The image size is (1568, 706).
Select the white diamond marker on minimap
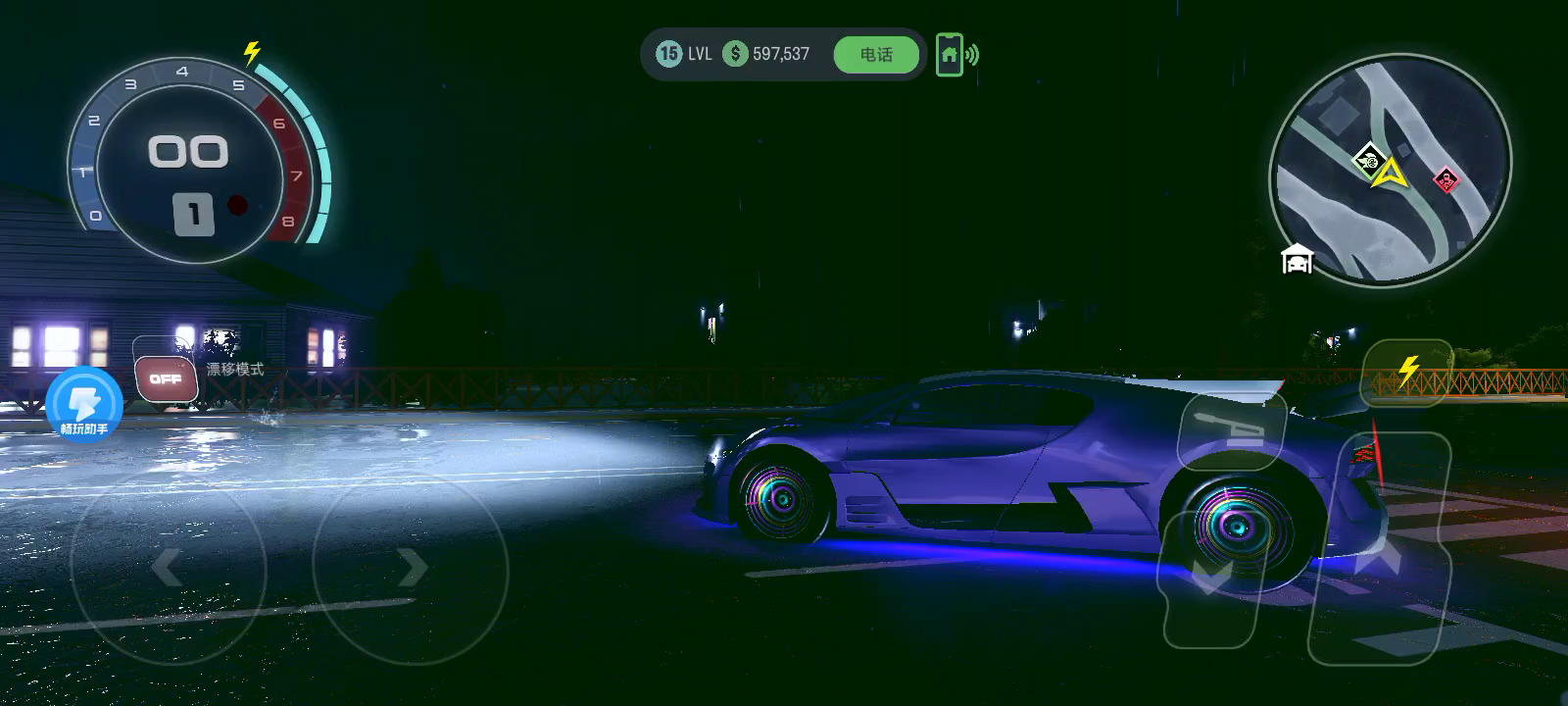click(x=1368, y=158)
